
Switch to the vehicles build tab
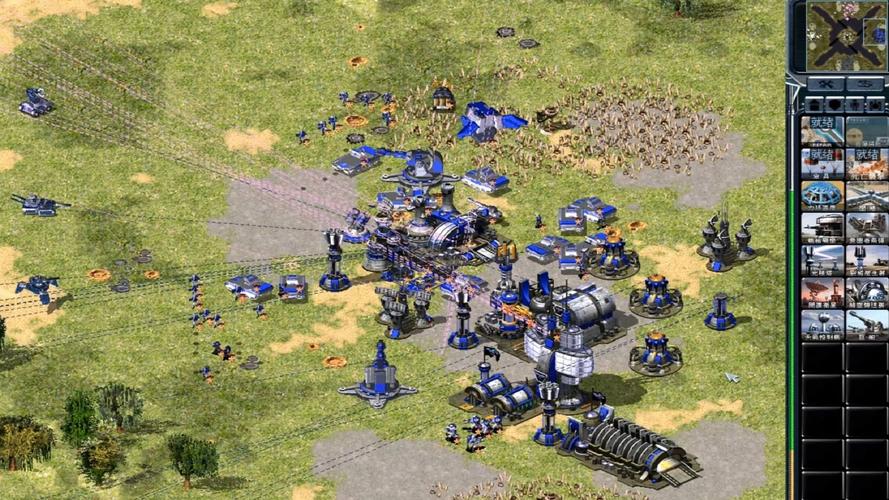pyautogui.click(x=876, y=104)
